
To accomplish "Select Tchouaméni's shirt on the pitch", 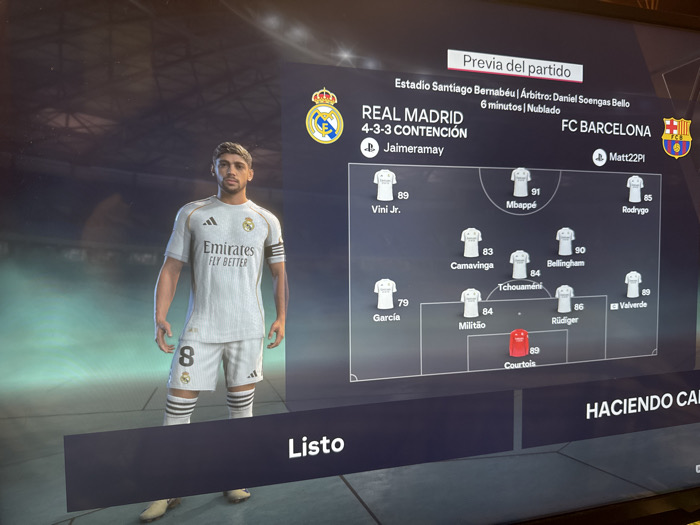I will pos(519,264).
